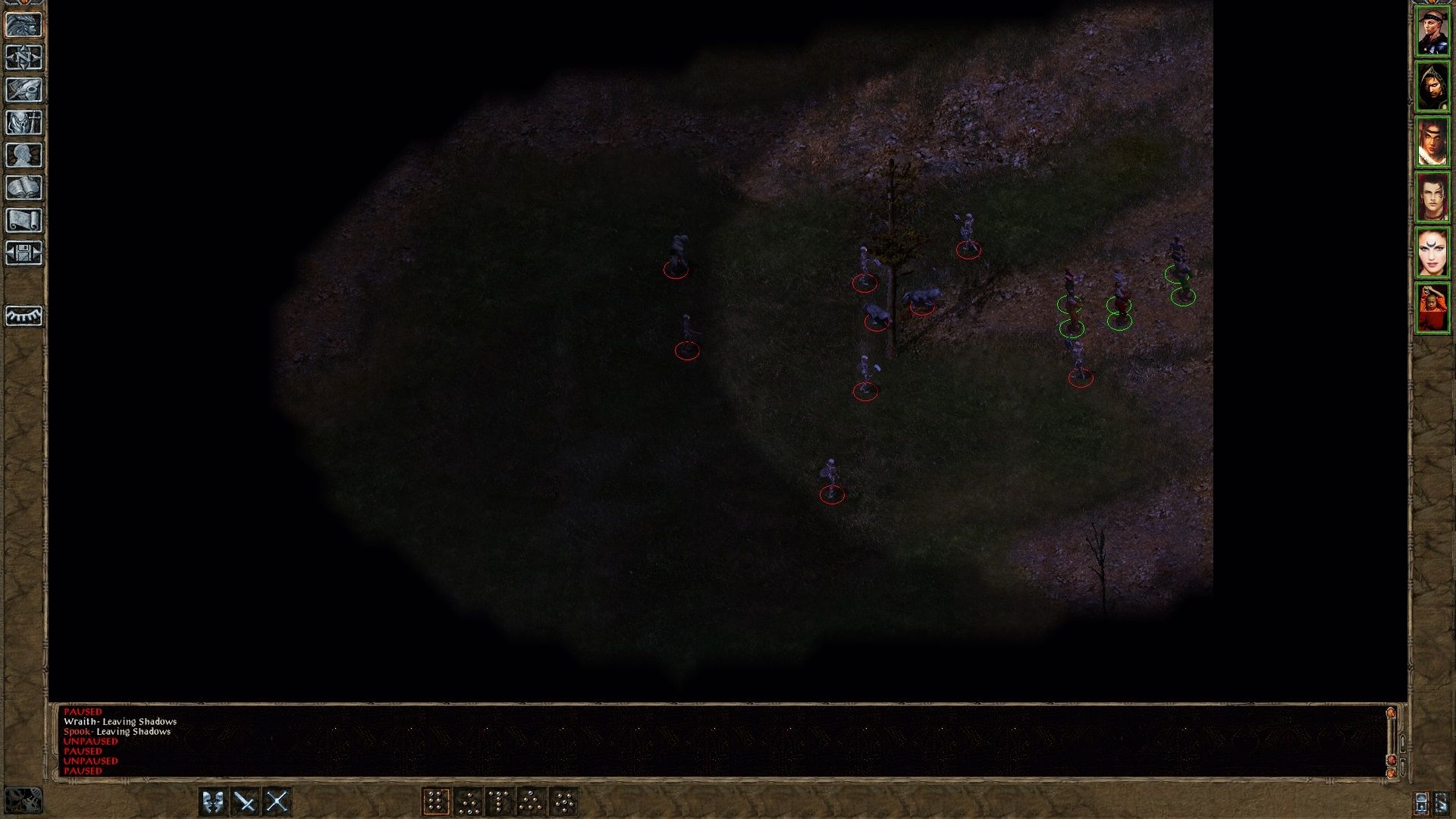Return to the main game view

(25, 26)
